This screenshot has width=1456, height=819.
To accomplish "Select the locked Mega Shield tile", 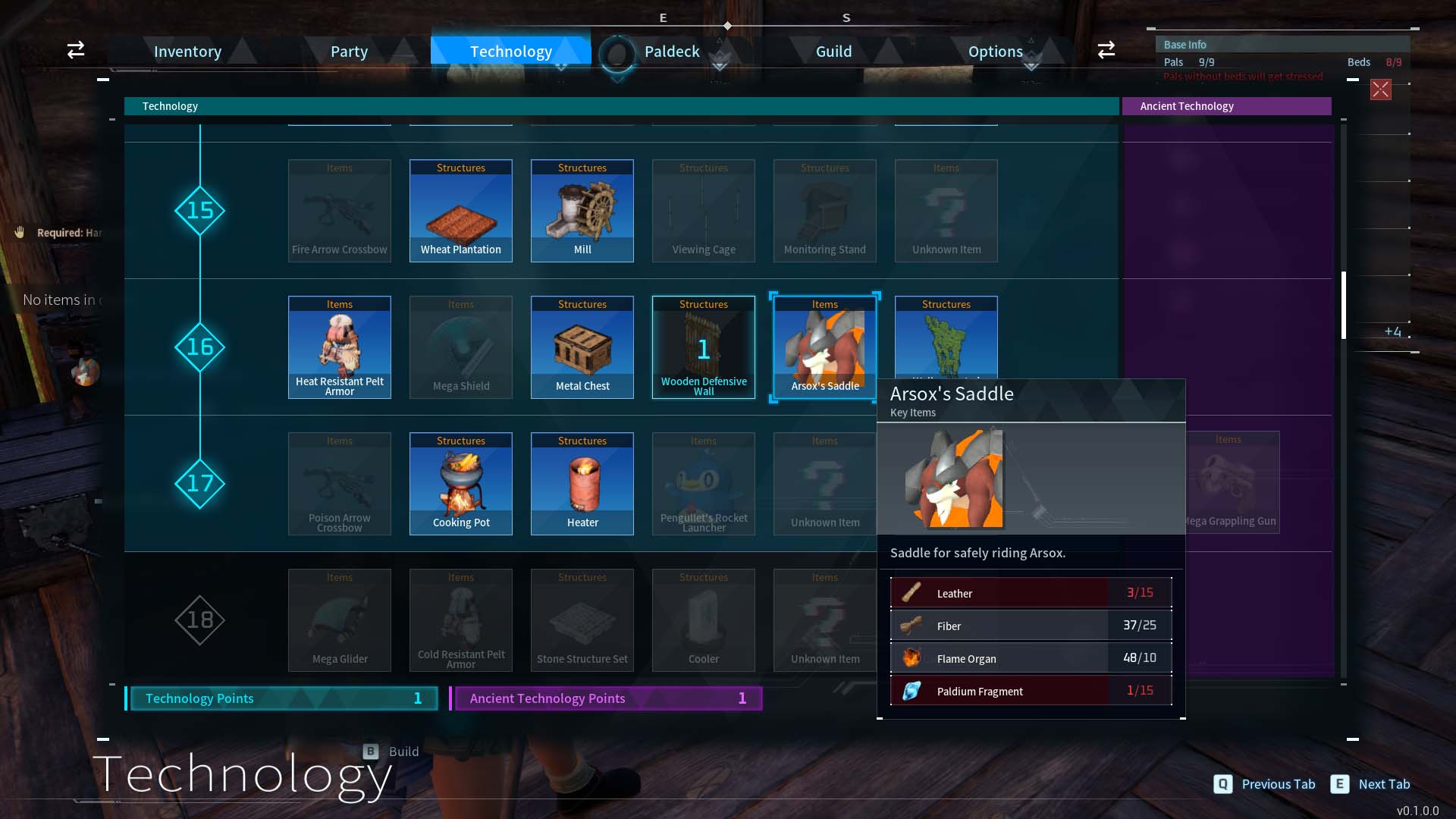I will point(461,347).
